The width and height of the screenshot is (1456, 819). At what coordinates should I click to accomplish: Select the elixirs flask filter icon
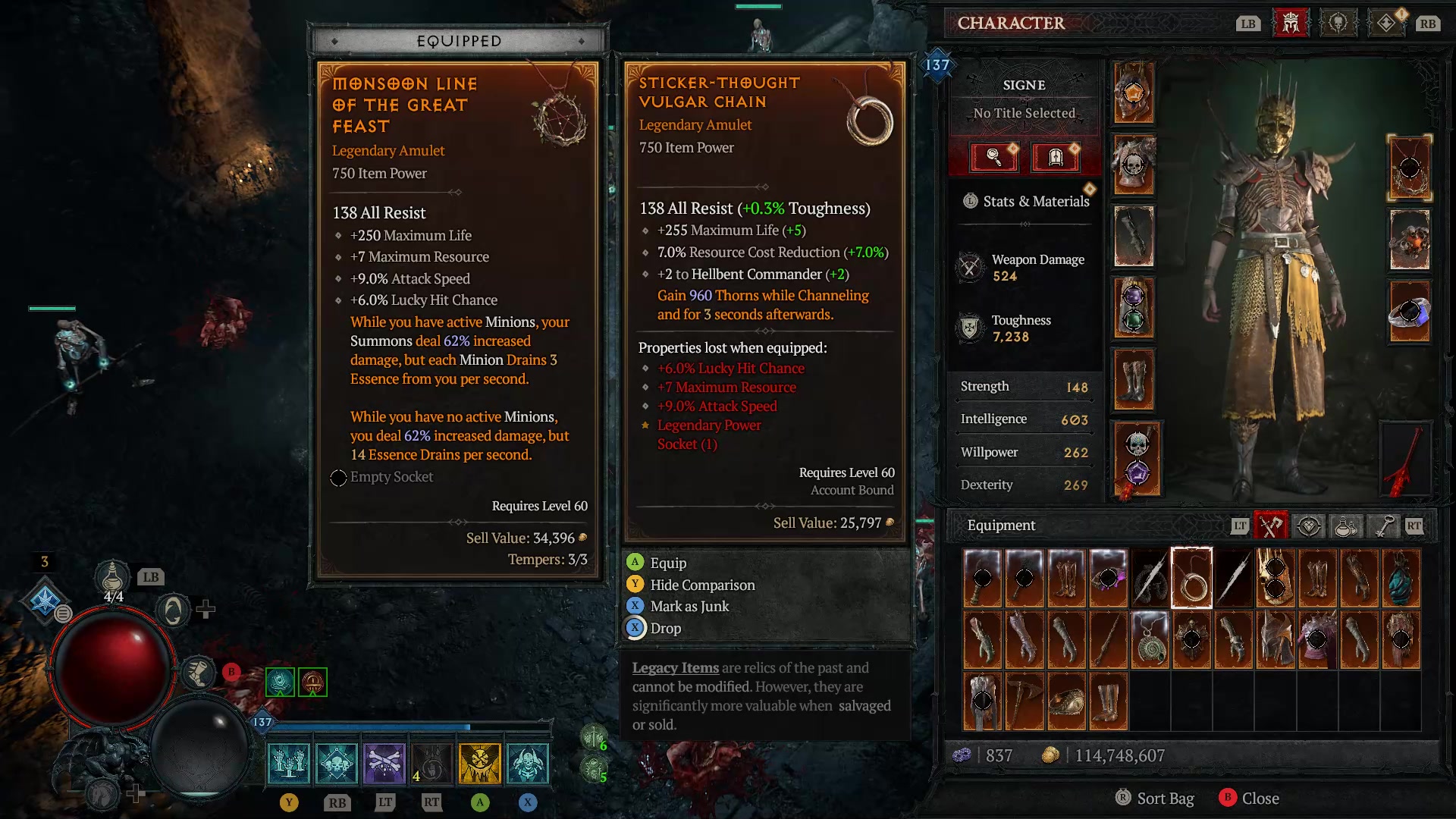1345,526
